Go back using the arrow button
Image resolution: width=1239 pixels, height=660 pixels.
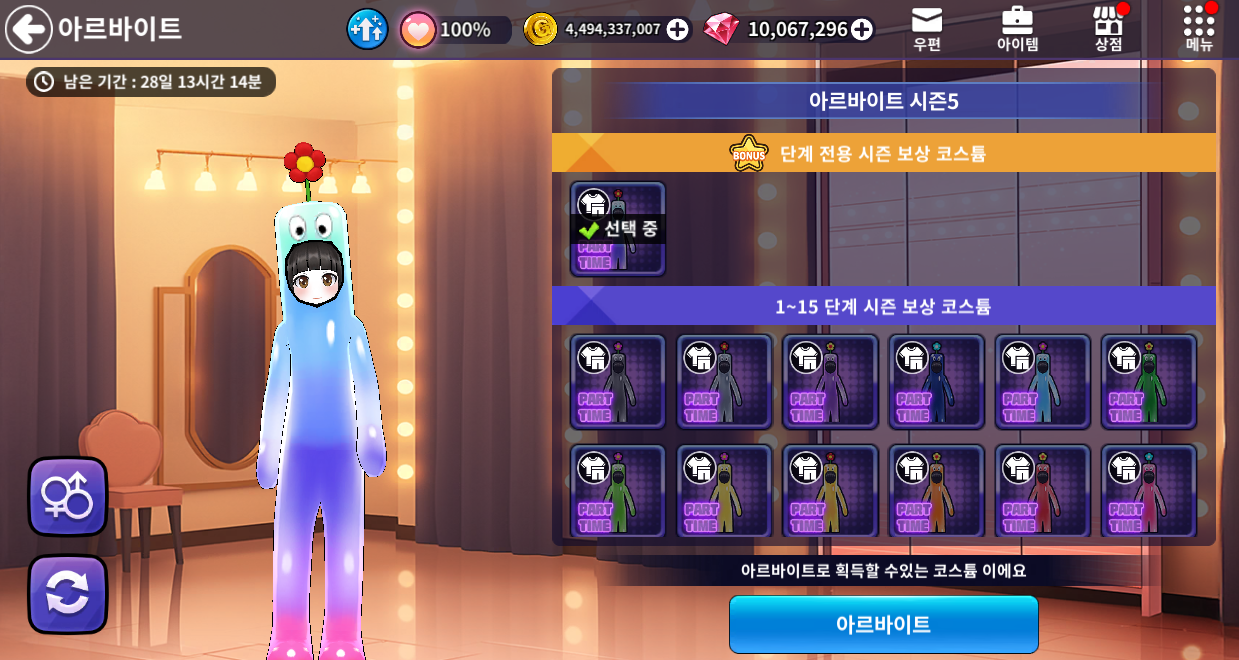(29, 29)
